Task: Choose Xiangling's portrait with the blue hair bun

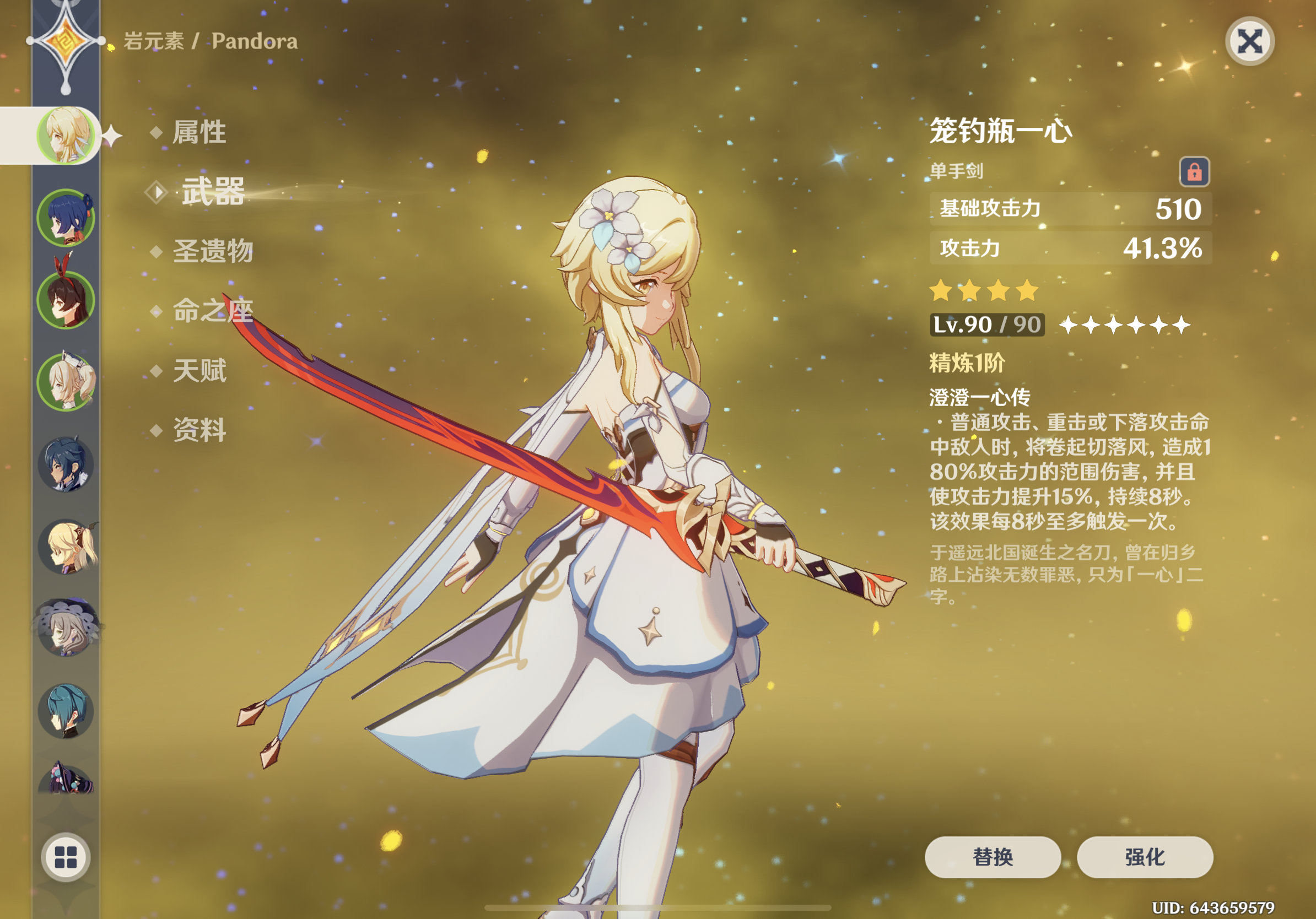Action: 66,218
